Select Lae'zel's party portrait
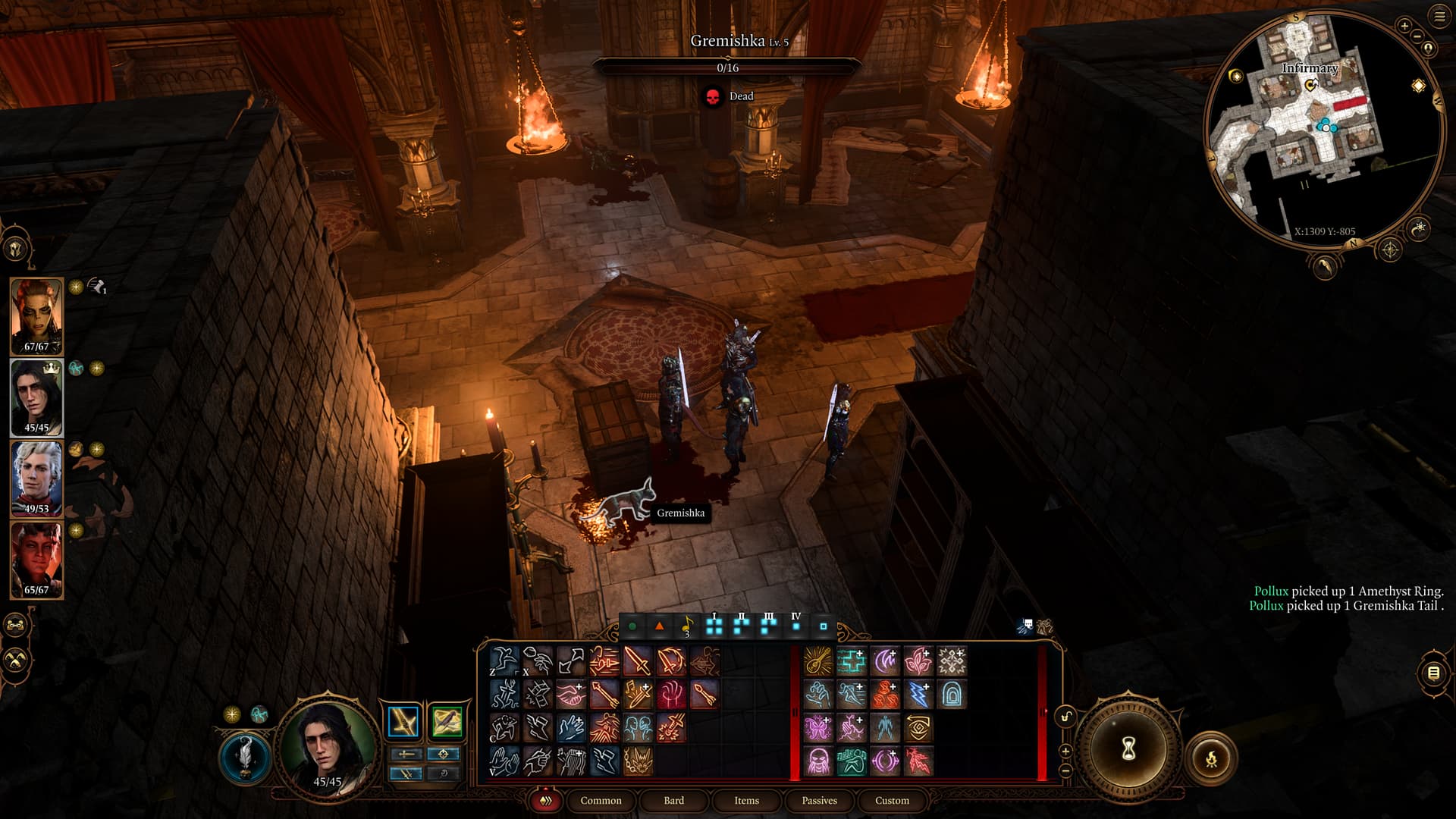This screenshot has width=1456, height=819. [36, 316]
